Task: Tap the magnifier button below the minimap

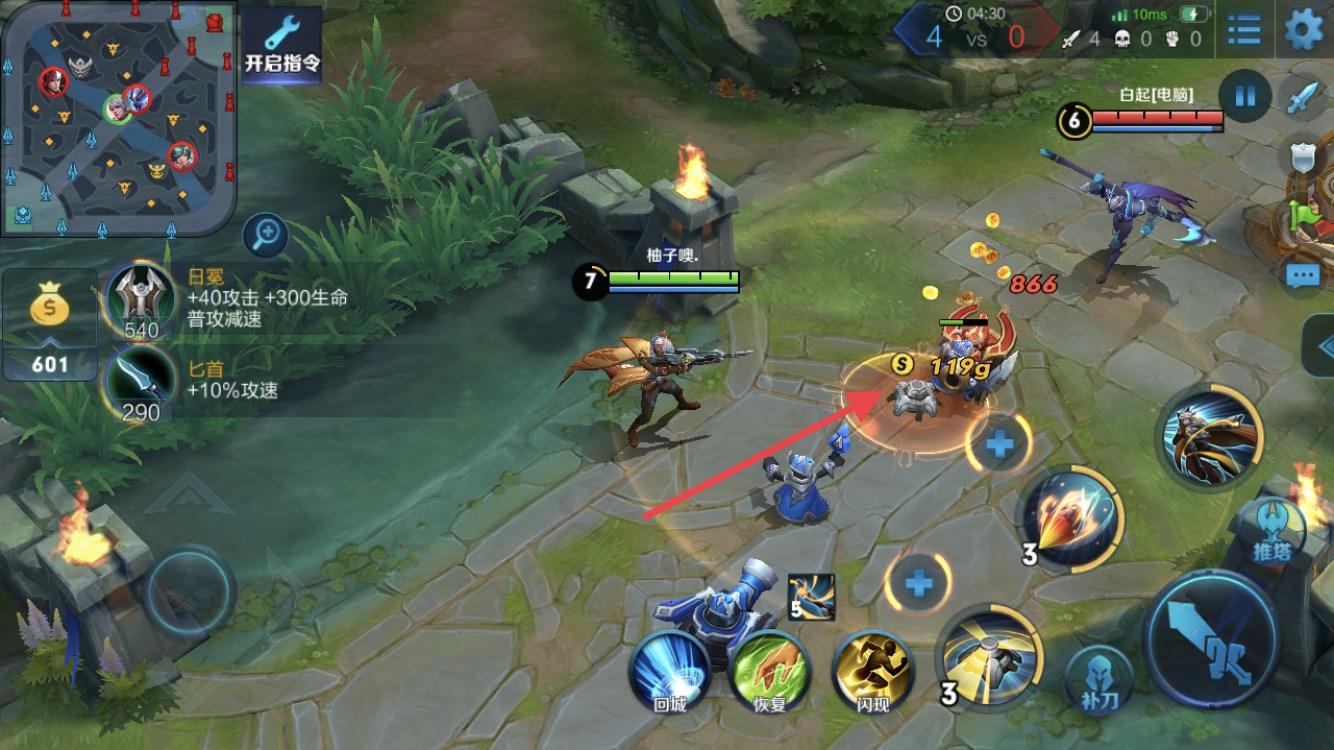Action: (266, 236)
